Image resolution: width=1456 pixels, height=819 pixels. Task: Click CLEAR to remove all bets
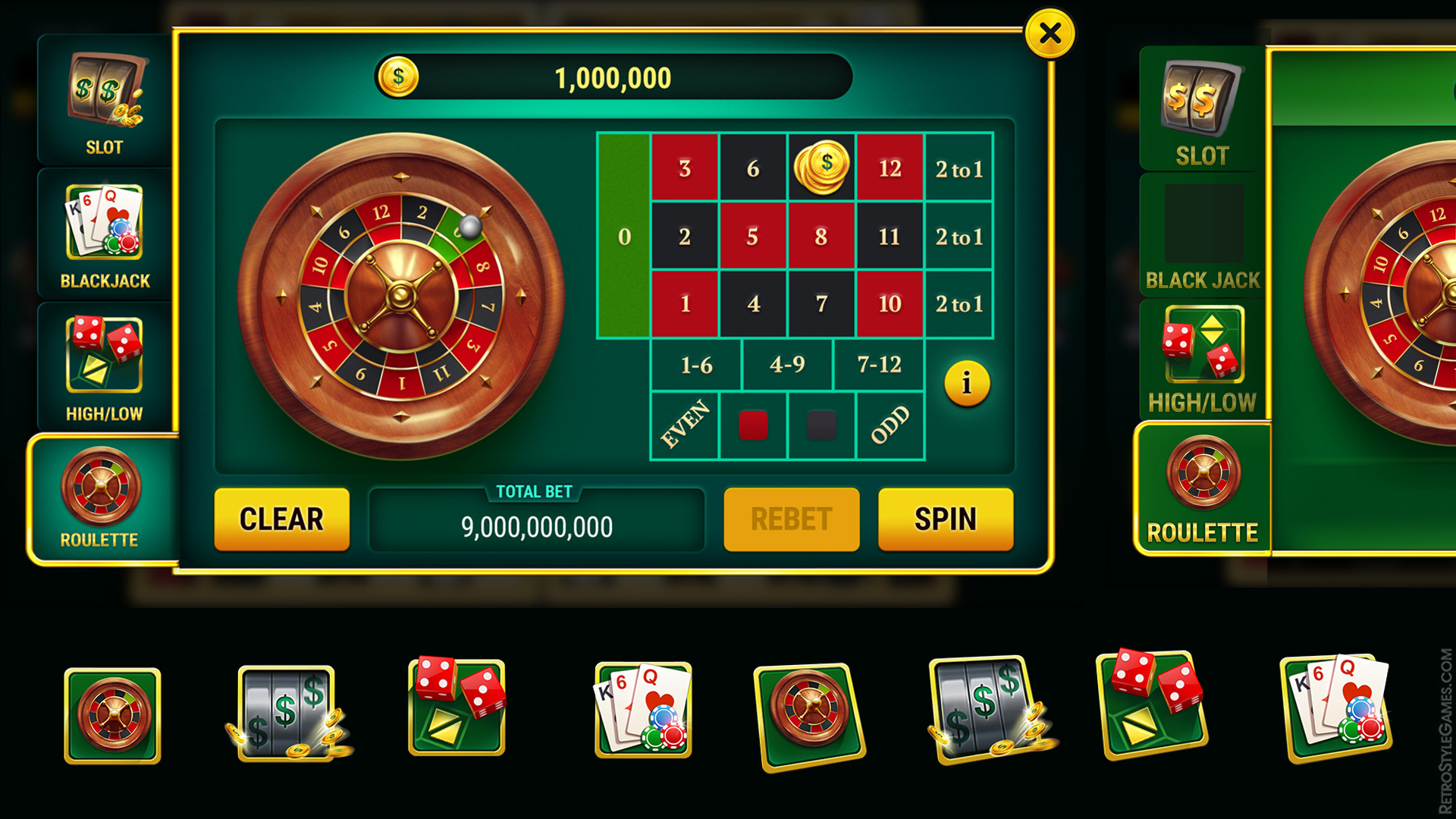pos(281,519)
